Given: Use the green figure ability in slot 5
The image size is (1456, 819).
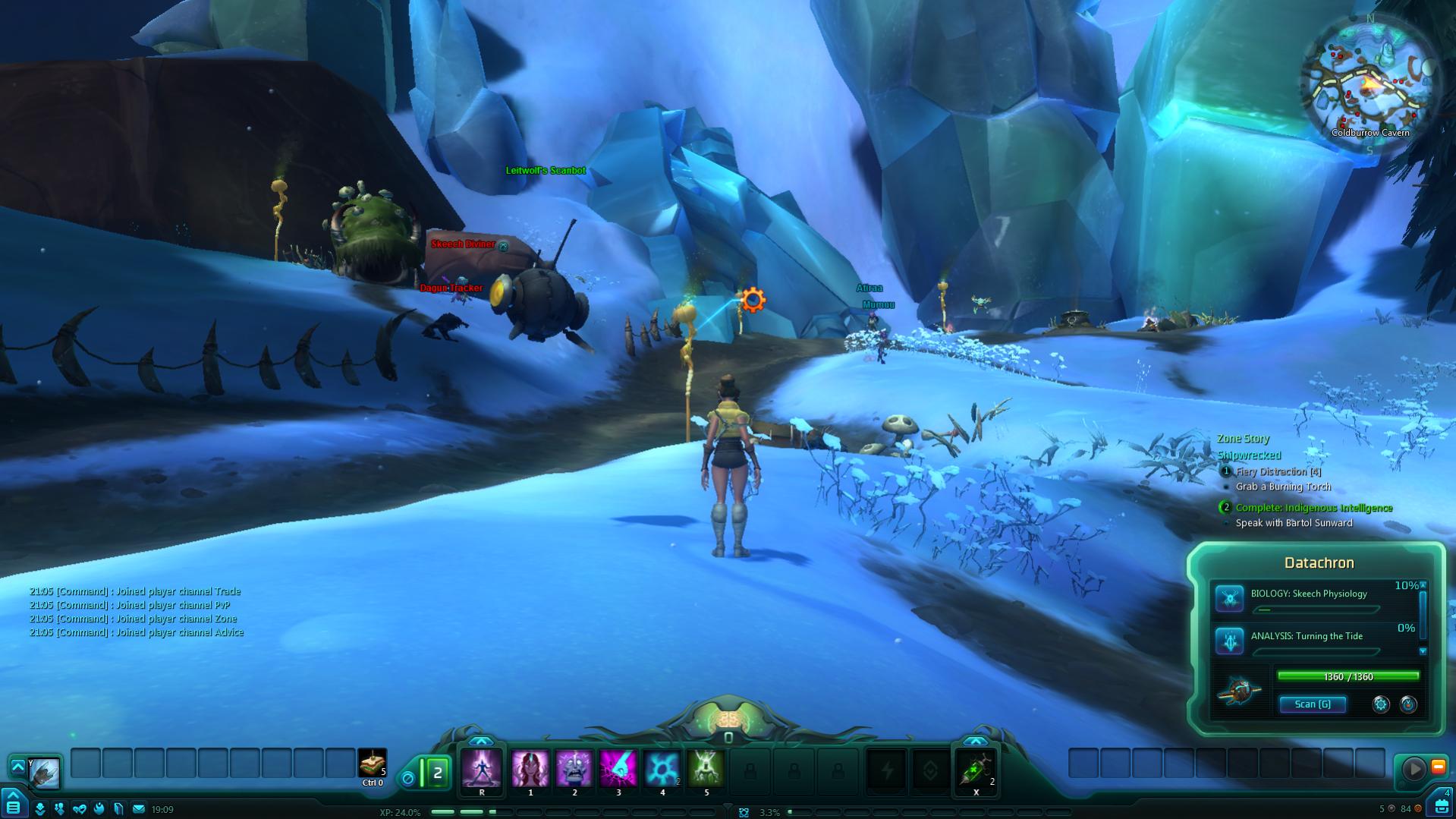Looking at the screenshot, I should click(706, 769).
